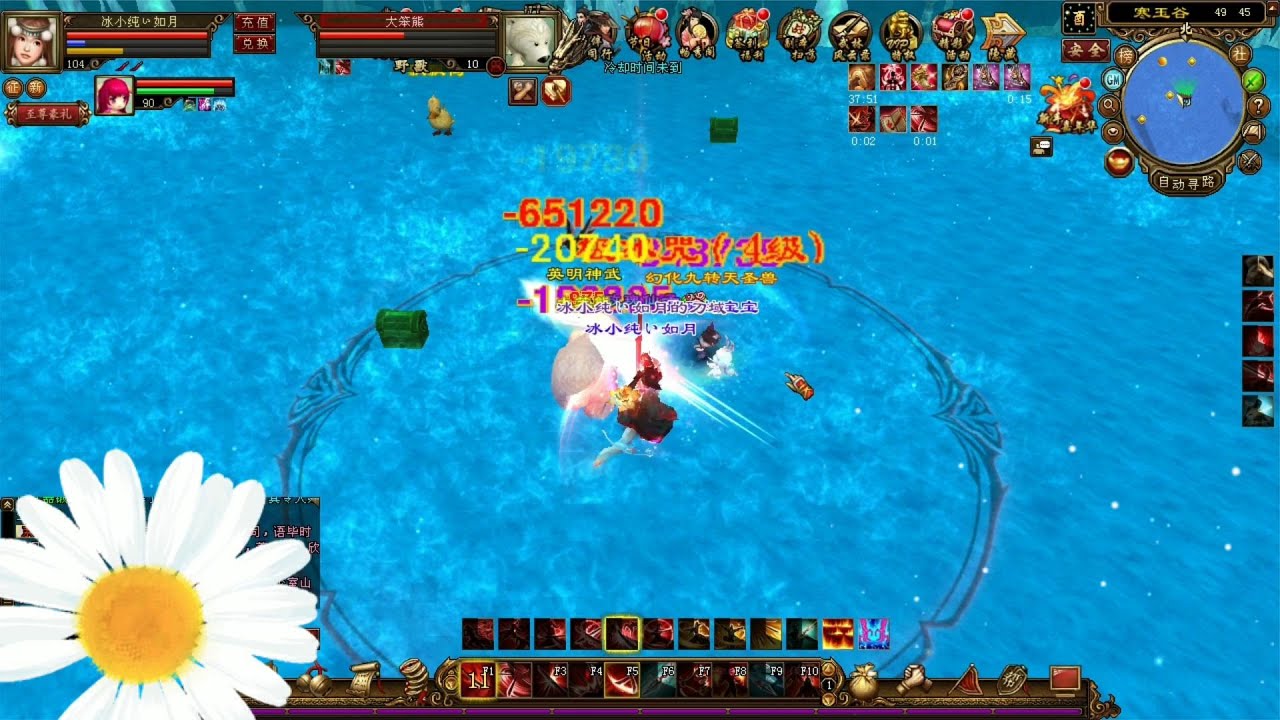Screen dimensions: 1280x720
Task: Open the 至尊豪礼 gift banner
Action: pyautogui.click(x=48, y=114)
